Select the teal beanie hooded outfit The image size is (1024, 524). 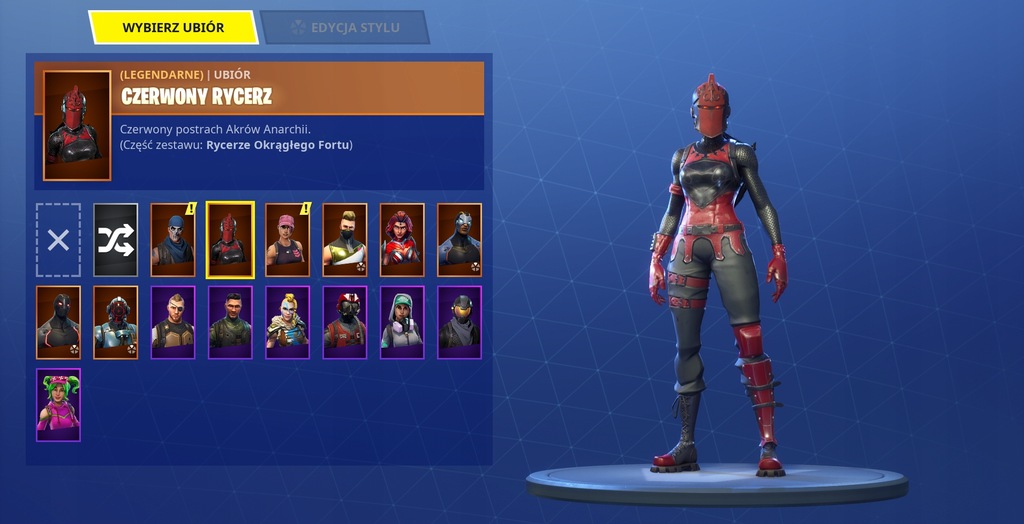402,322
